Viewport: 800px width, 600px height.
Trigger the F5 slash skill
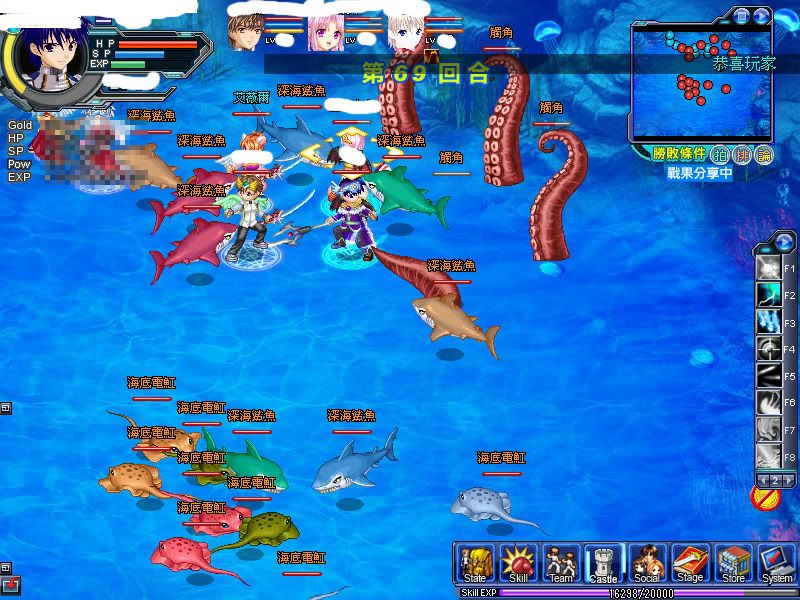pos(768,377)
